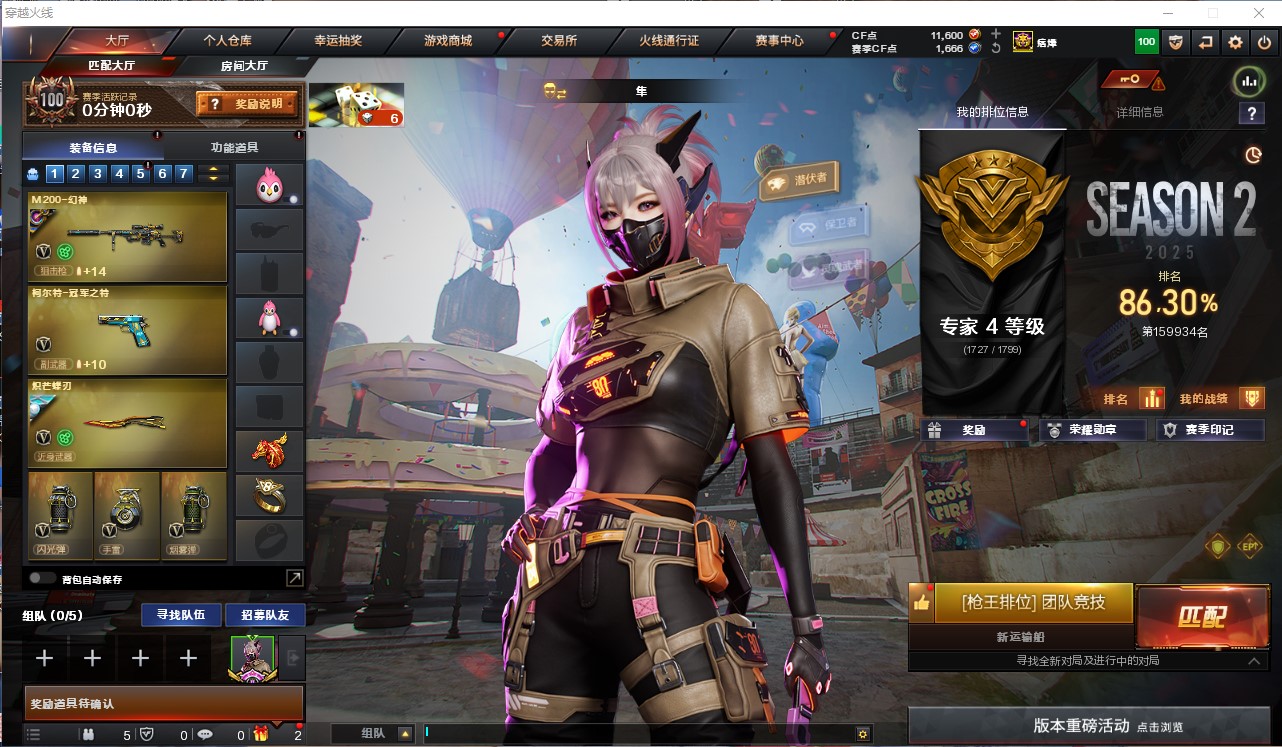The width and height of the screenshot is (1282, 747).
Task: Choose backpack loadout number 2
Action: tap(76, 174)
